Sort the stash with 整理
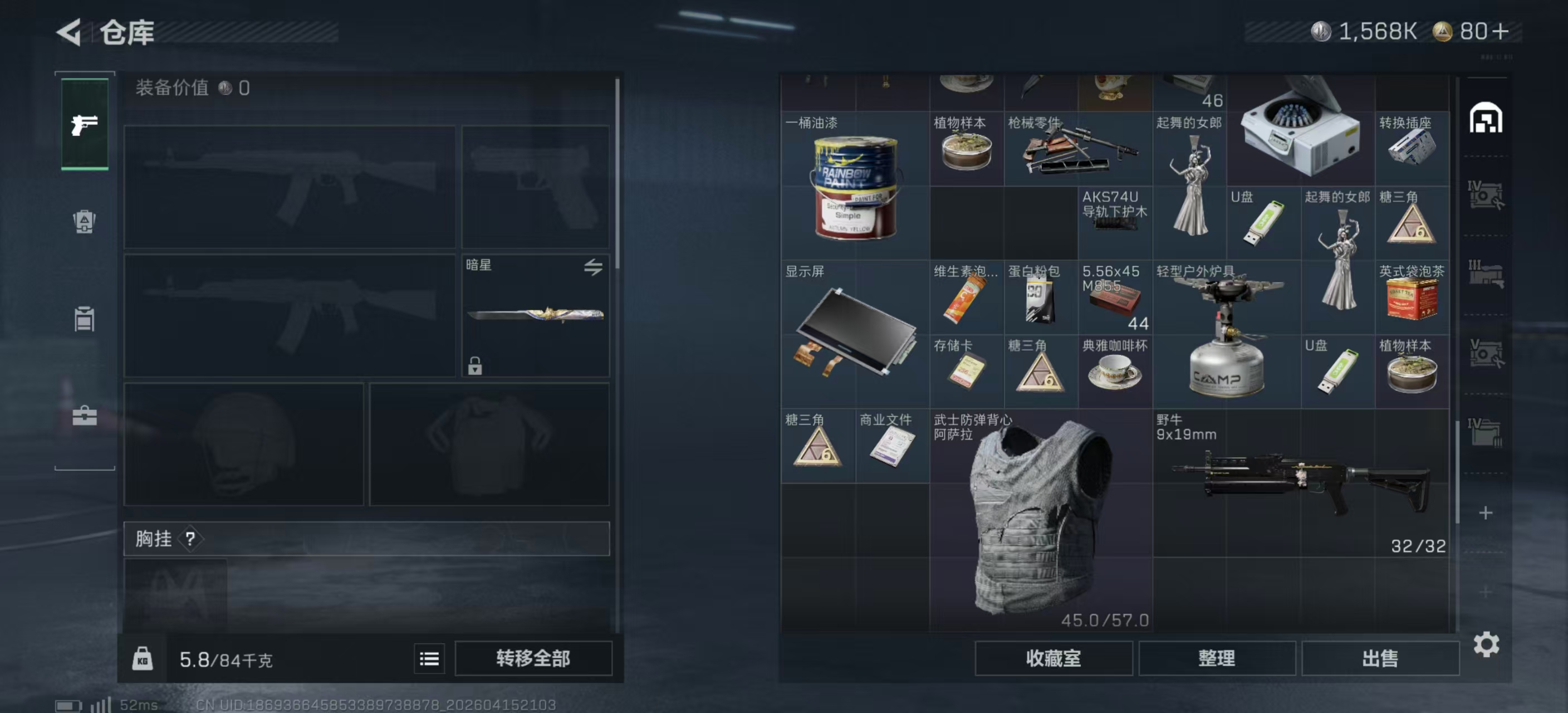Image resolution: width=1568 pixels, height=713 pixels. click(x=1216, y=658)
